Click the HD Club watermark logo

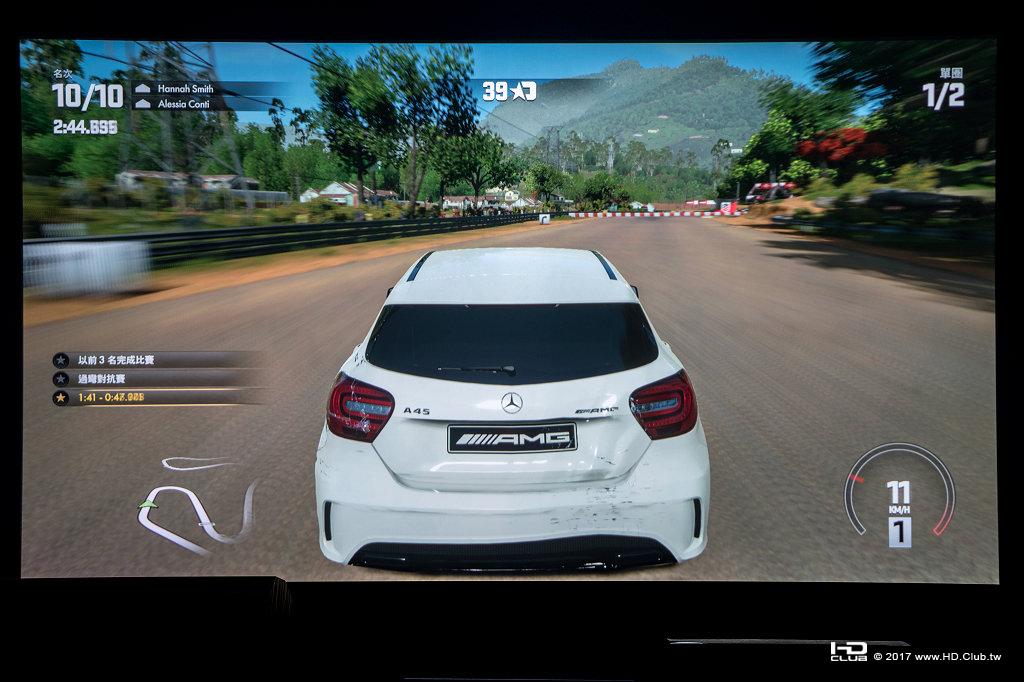(848, 653)
